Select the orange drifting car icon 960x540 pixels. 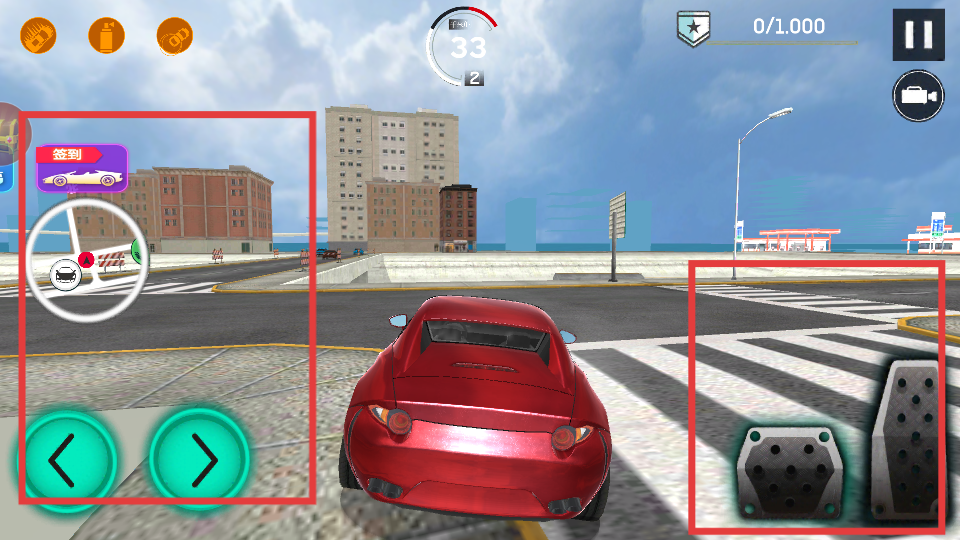click(175, 37)
